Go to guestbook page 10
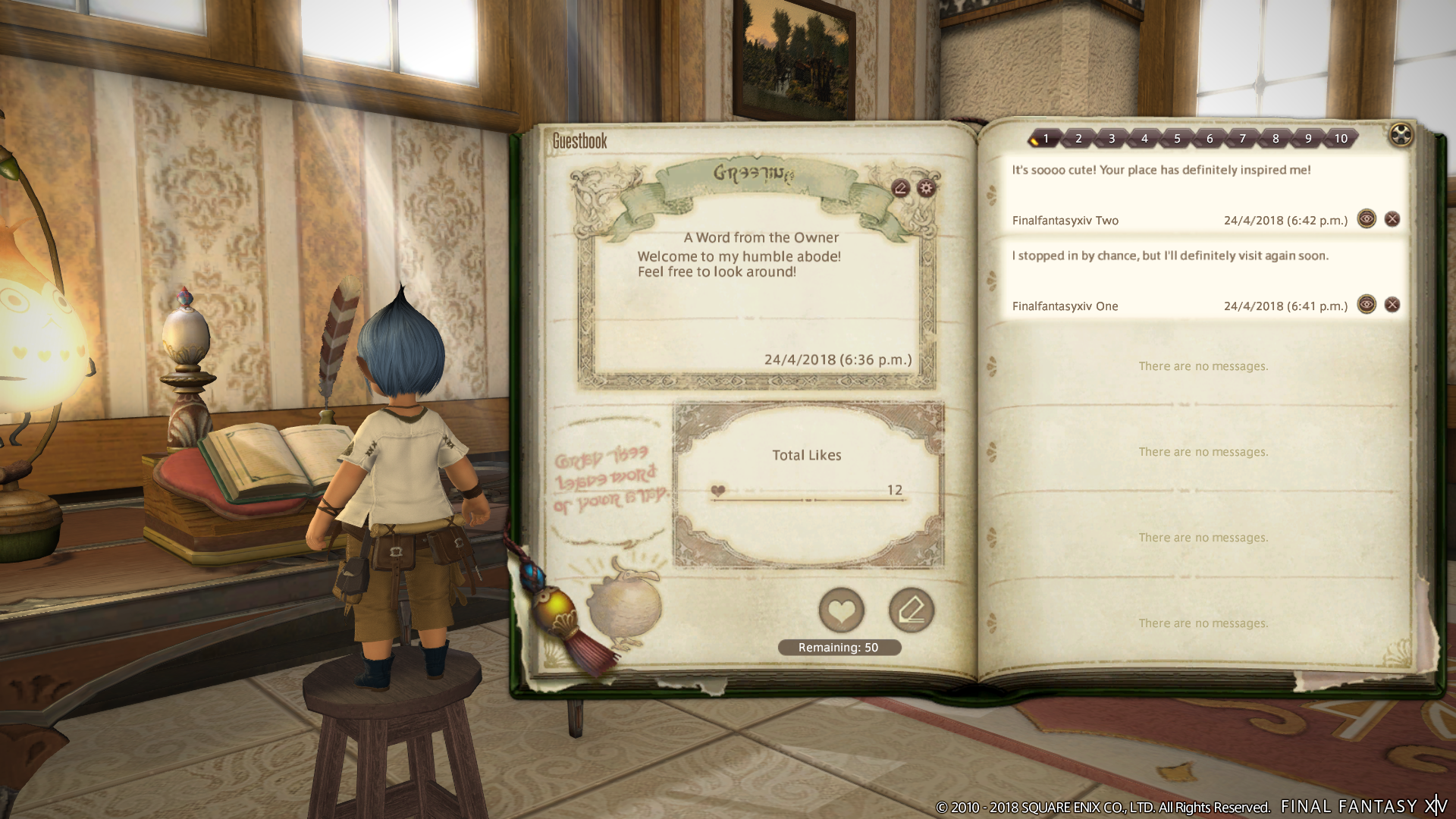The width and height of the screenshot is (1456, 819). click(x=1341, y=138)
